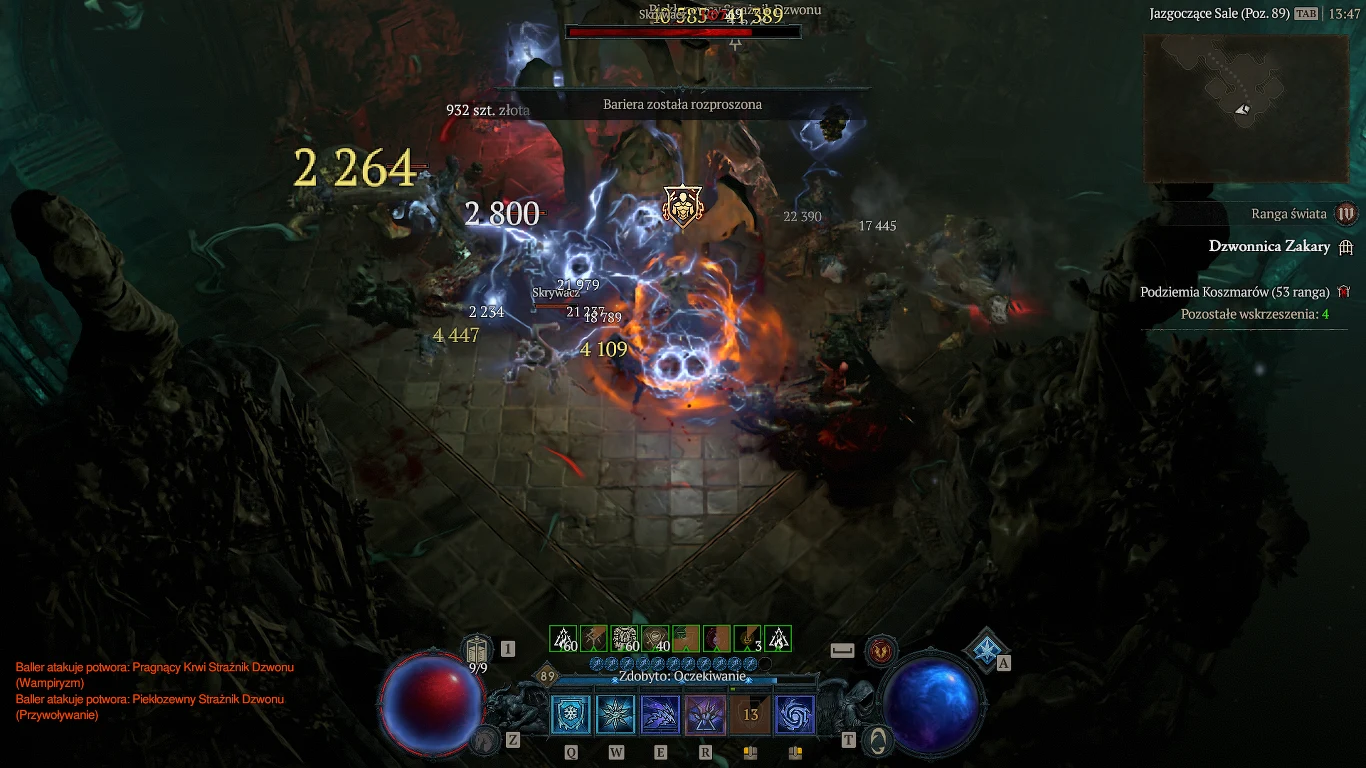This screenshot has width=1366, height=768.
Task: Select the skill on 13-second cooldown
Action: coord(750,715)
